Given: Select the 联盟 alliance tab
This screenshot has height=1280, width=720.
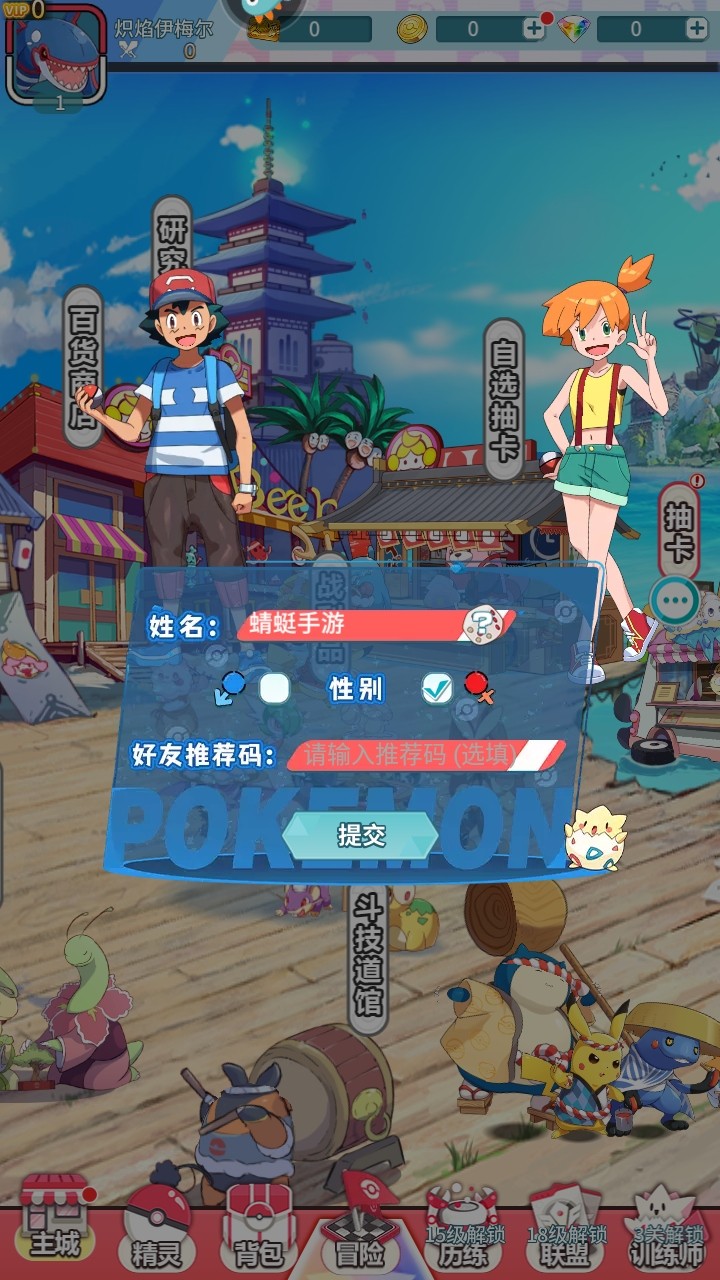Looking at the screenshot, I should point(566,1238).
